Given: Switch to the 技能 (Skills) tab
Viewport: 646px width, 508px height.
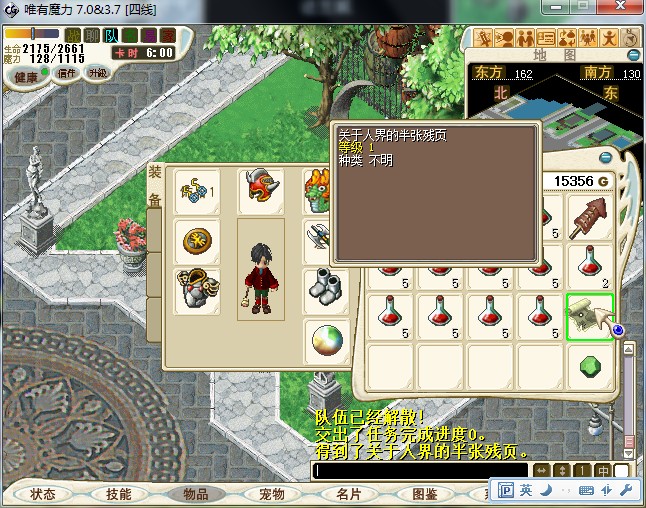Looking at the screenshot, I should pos(119,494).
